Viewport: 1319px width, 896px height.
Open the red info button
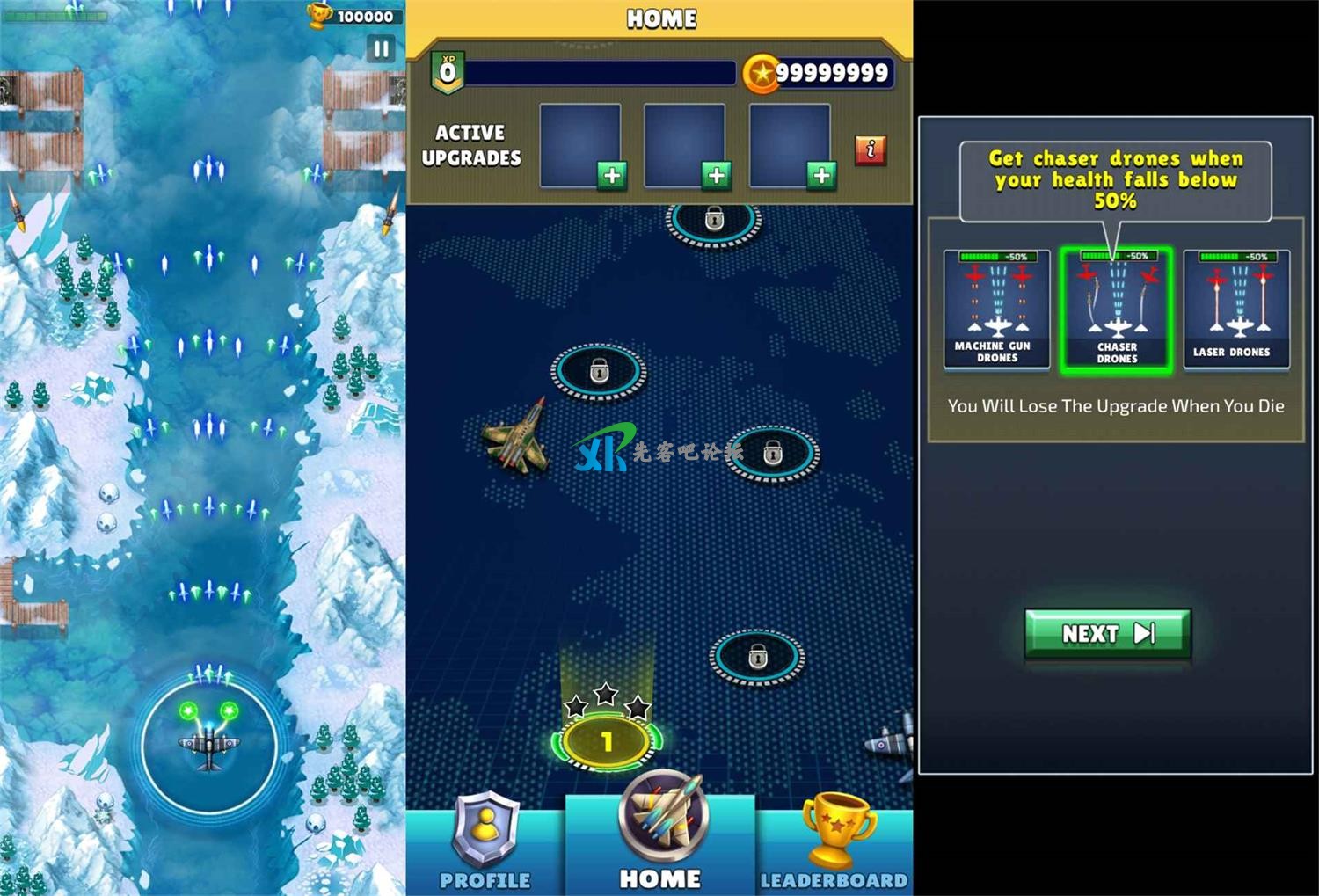coord(870,149)
